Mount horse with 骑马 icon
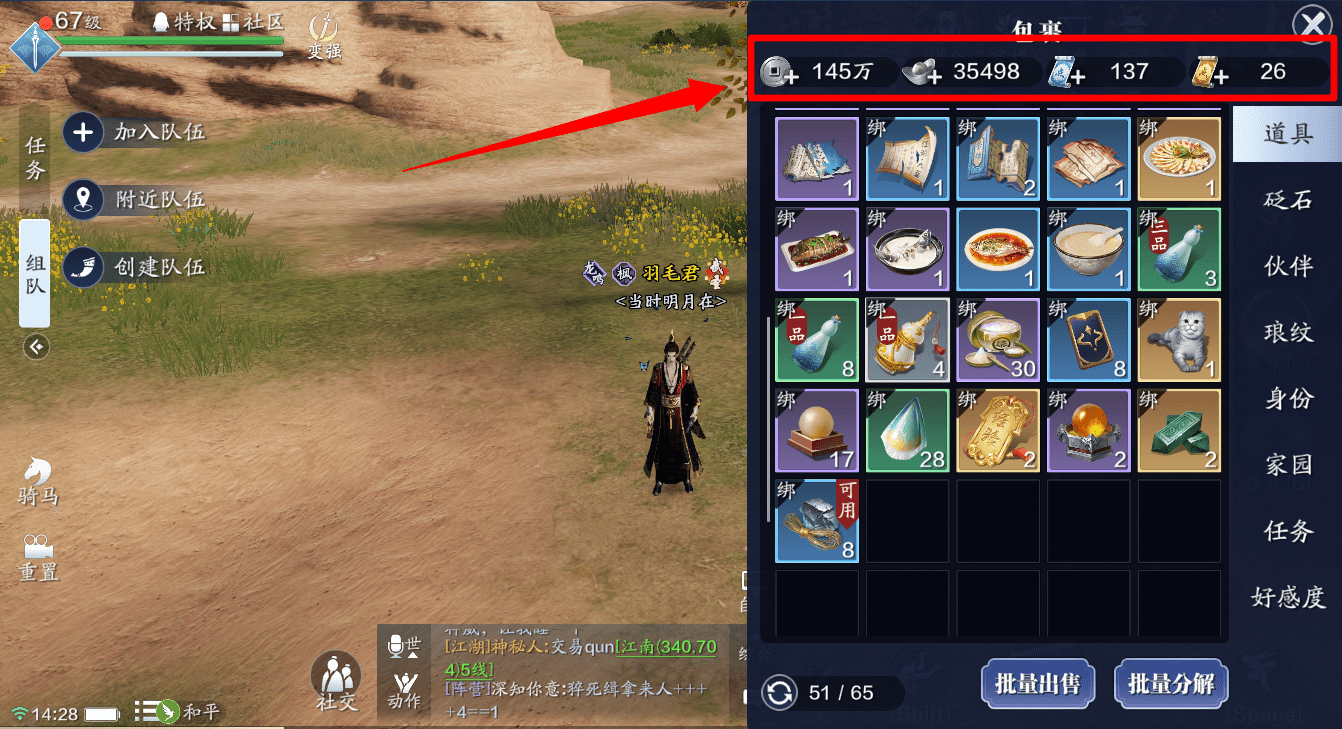The width and height of the screenshot is (1342, 729). (38, 481)
